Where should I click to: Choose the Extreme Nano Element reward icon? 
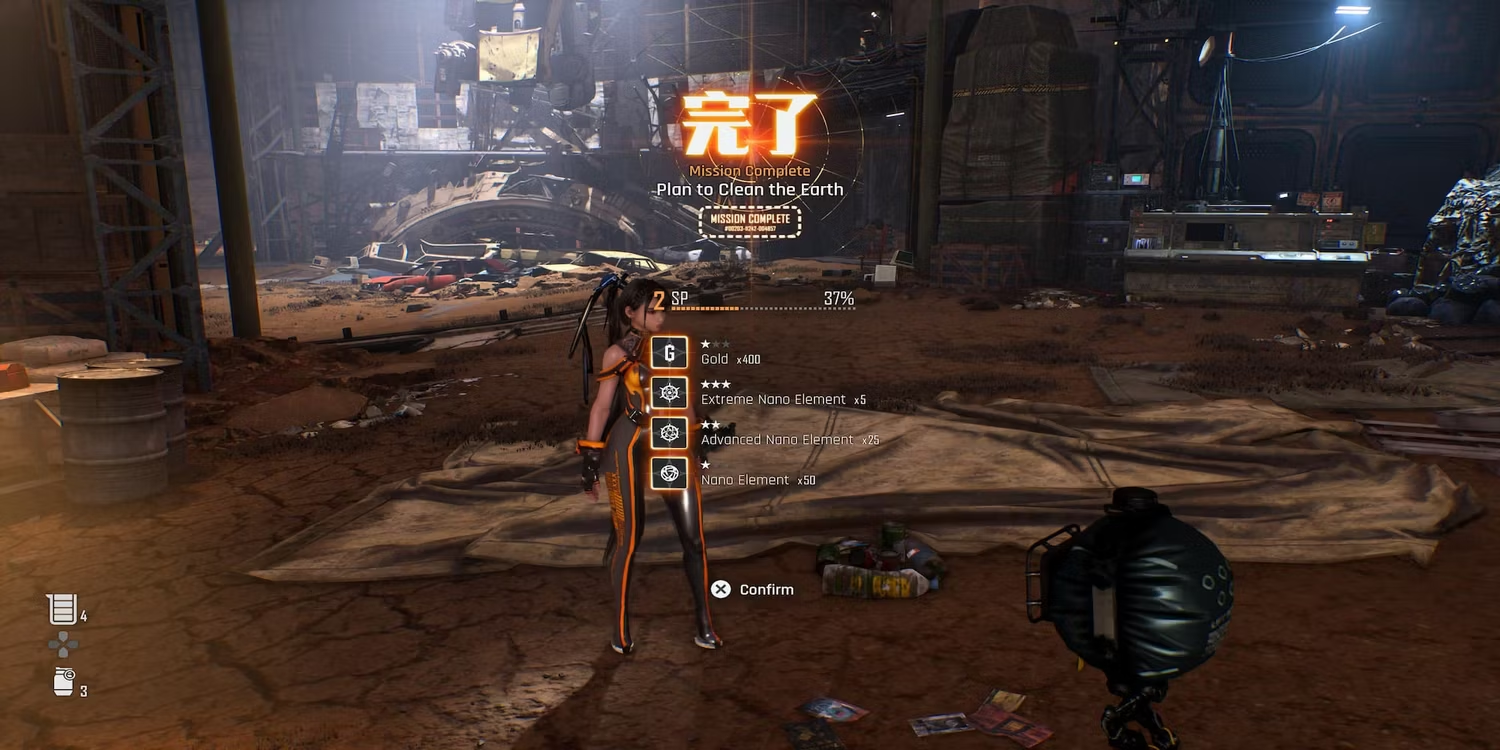(x=669, y=393)
